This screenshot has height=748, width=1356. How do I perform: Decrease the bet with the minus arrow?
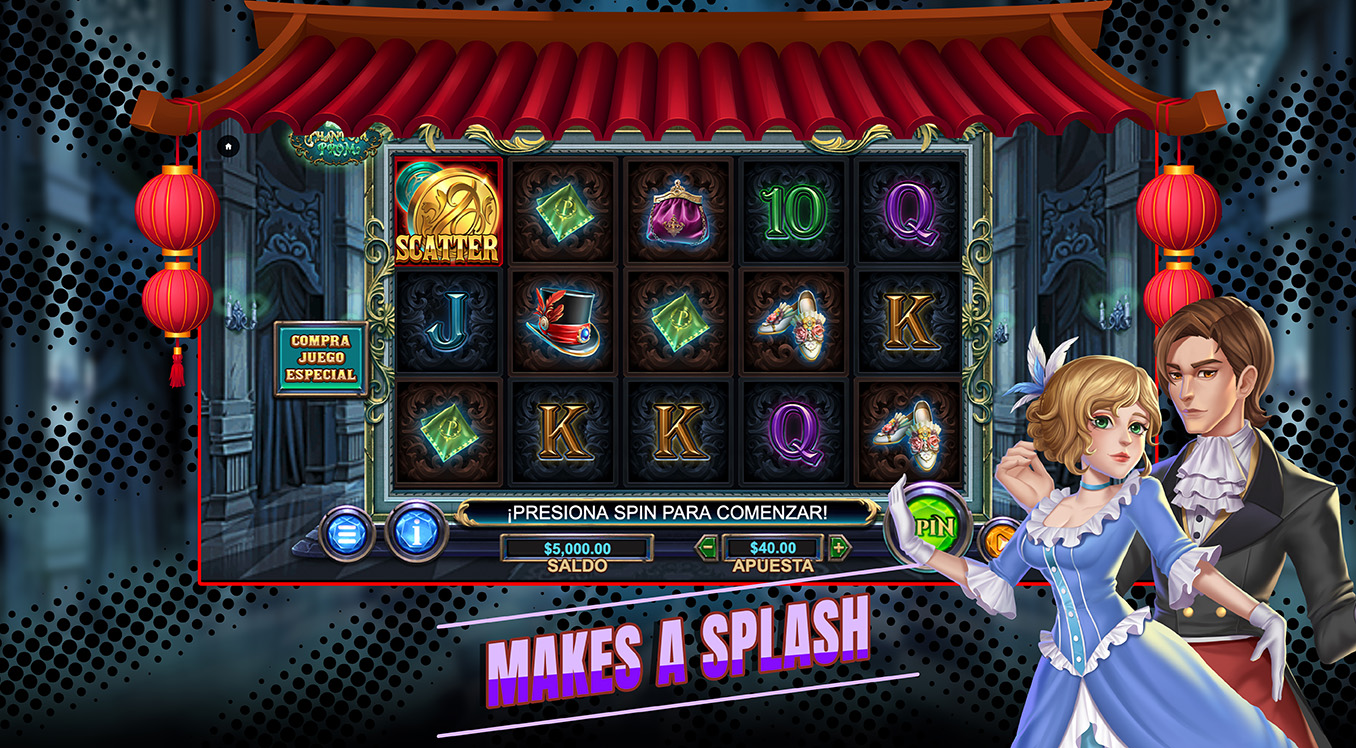[x=707, y=547]
